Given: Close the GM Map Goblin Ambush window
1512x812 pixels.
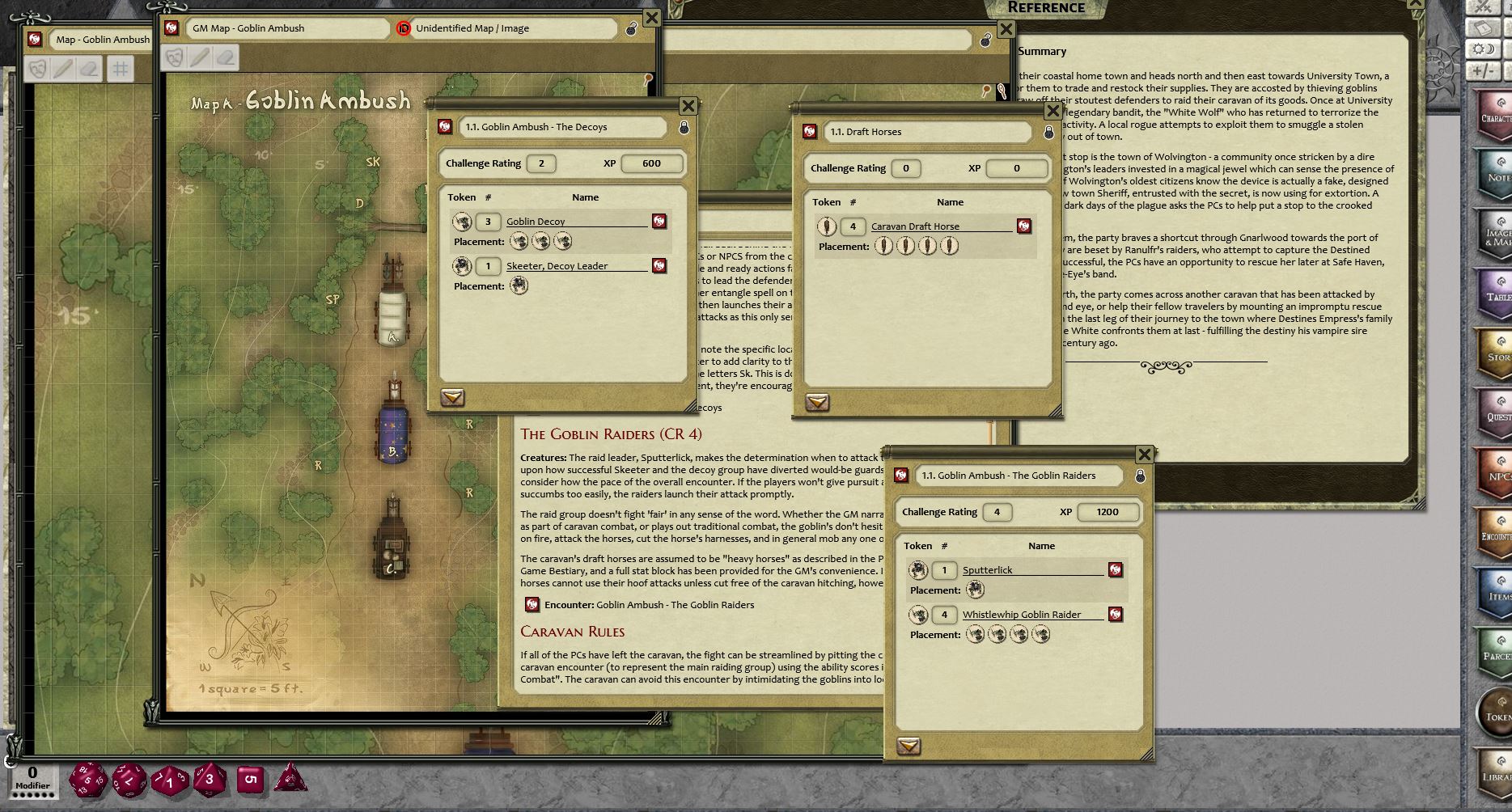Looking at the screenshot, I should coord(651,18).
